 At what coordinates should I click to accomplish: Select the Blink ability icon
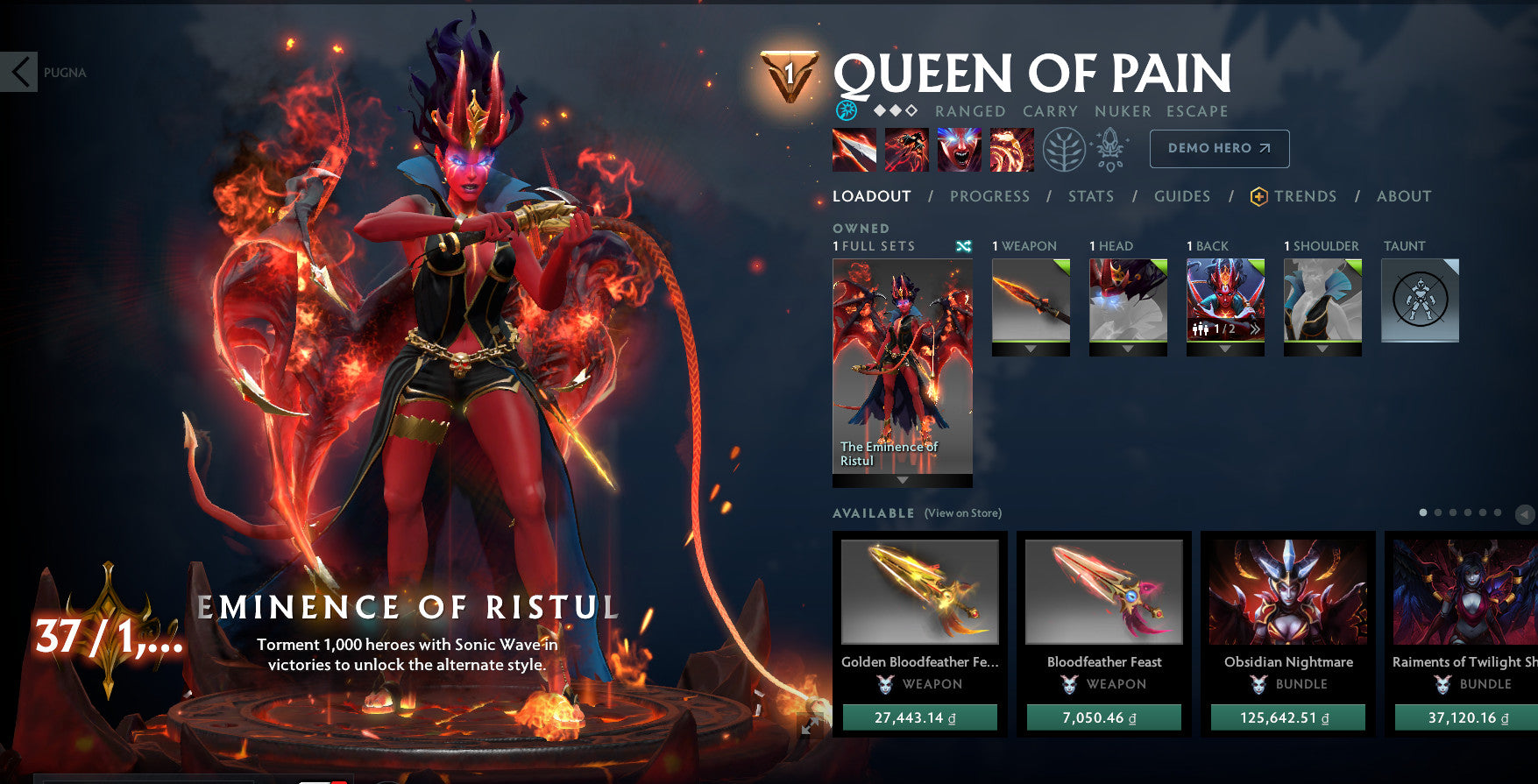coord(905,149)
